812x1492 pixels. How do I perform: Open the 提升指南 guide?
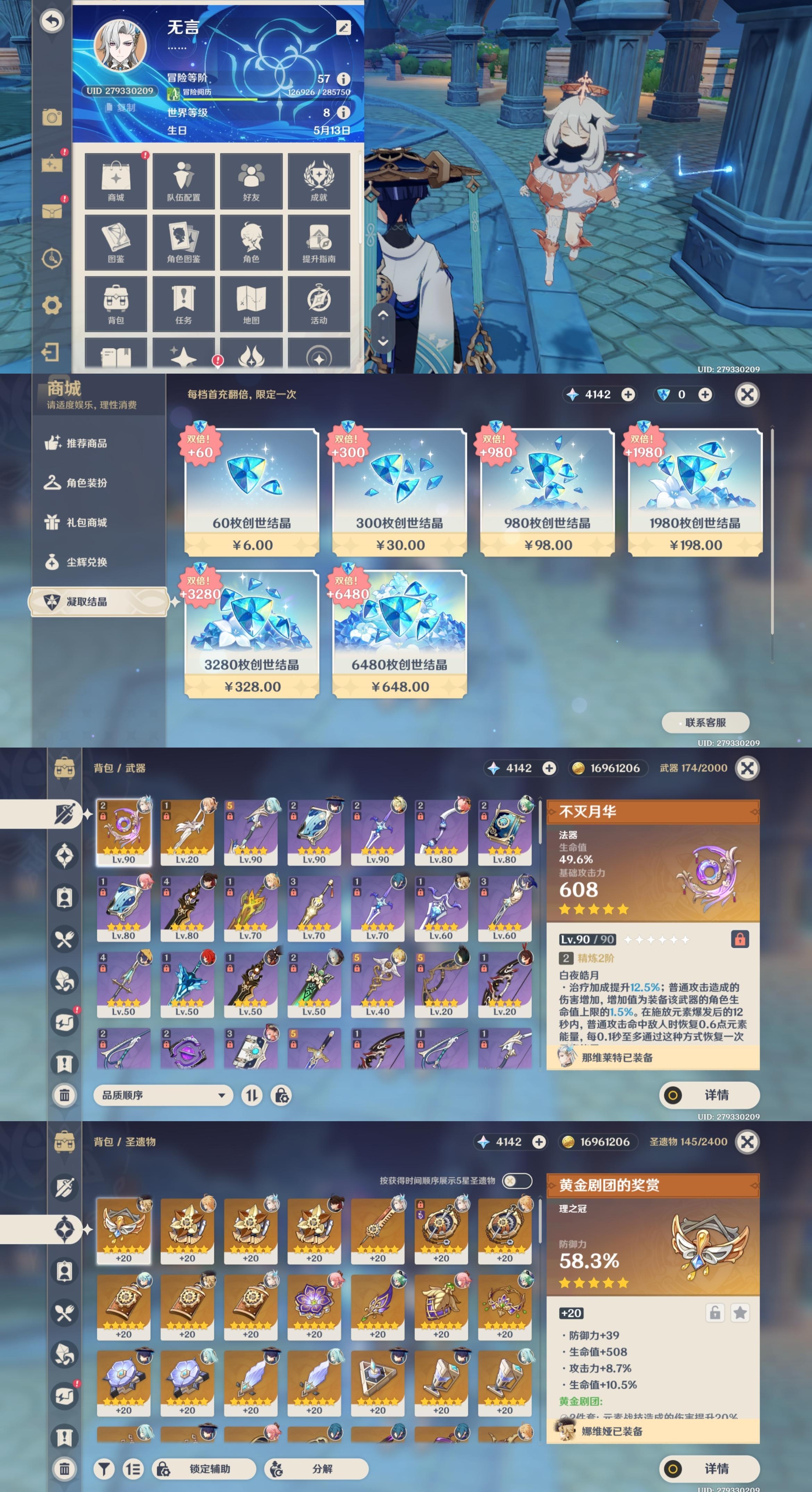click(x=319, y=242)
